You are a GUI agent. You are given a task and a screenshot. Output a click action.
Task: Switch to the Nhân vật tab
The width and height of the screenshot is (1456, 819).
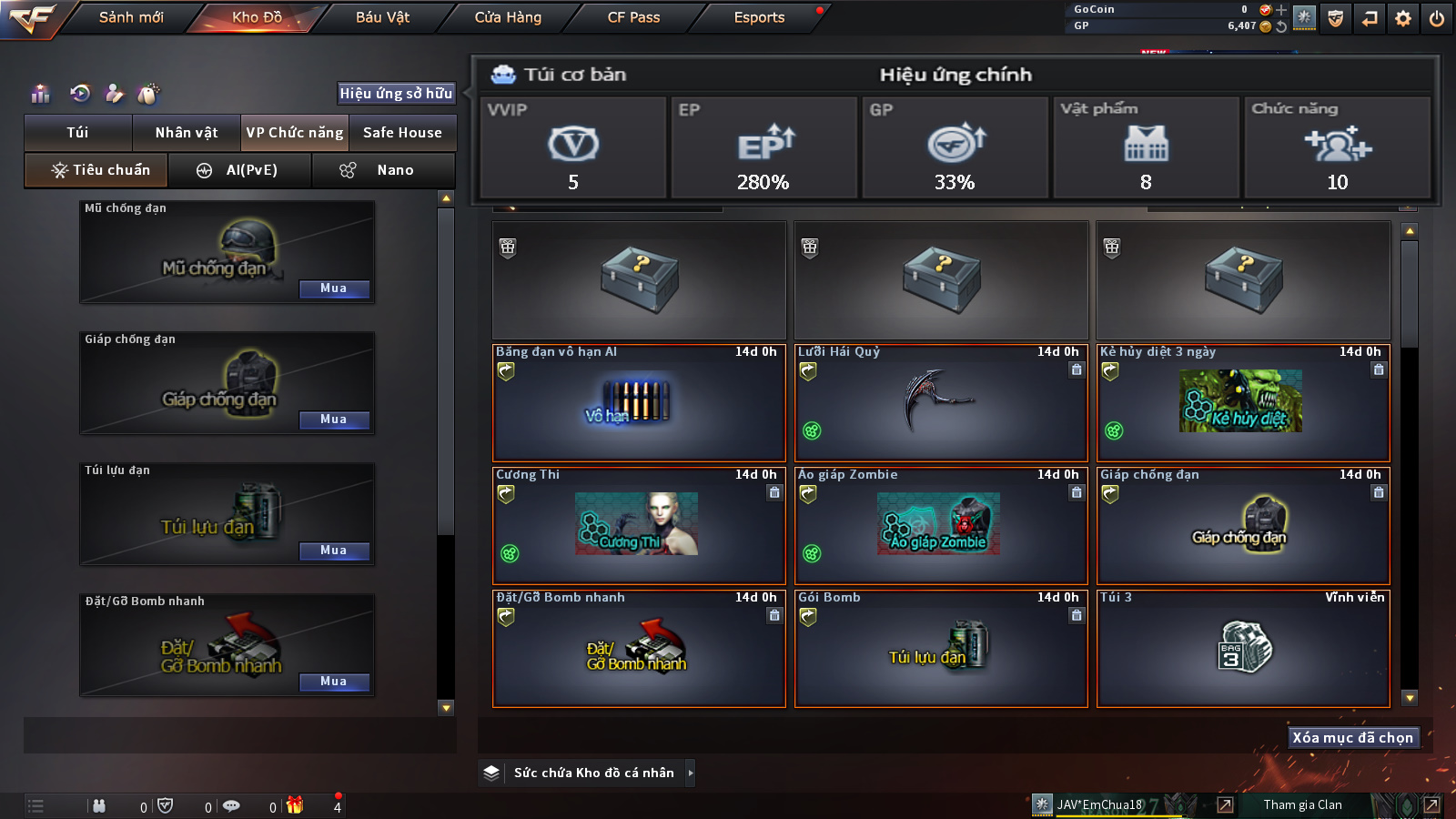click(x=187, y=133)
